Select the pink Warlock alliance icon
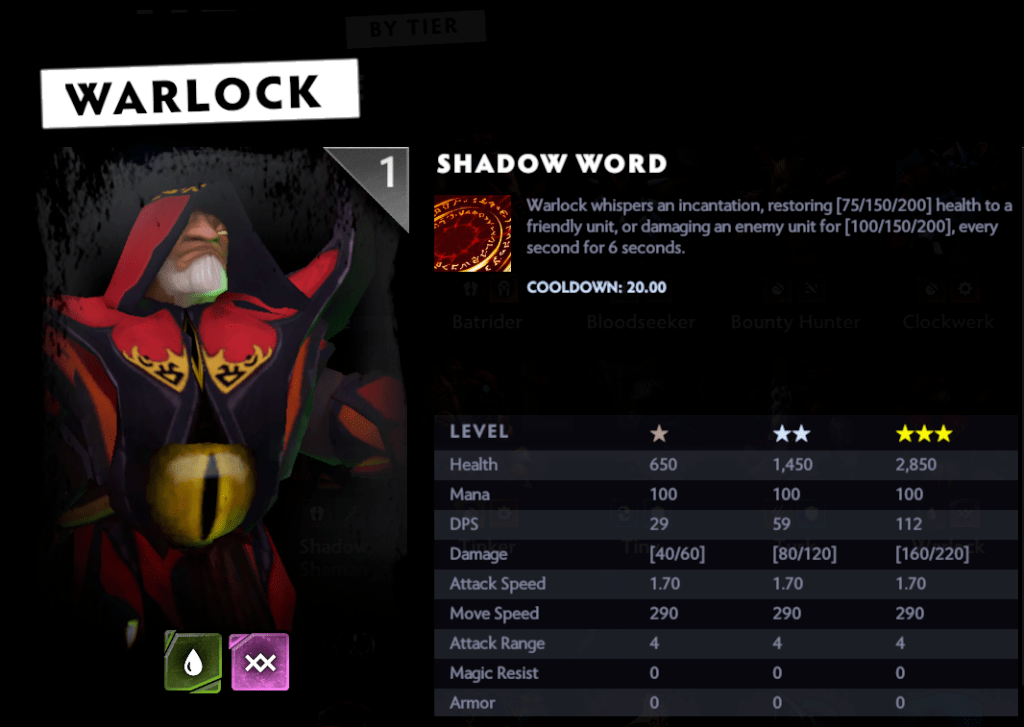This screenshot has height=727, width=1024. coord(259,662)
